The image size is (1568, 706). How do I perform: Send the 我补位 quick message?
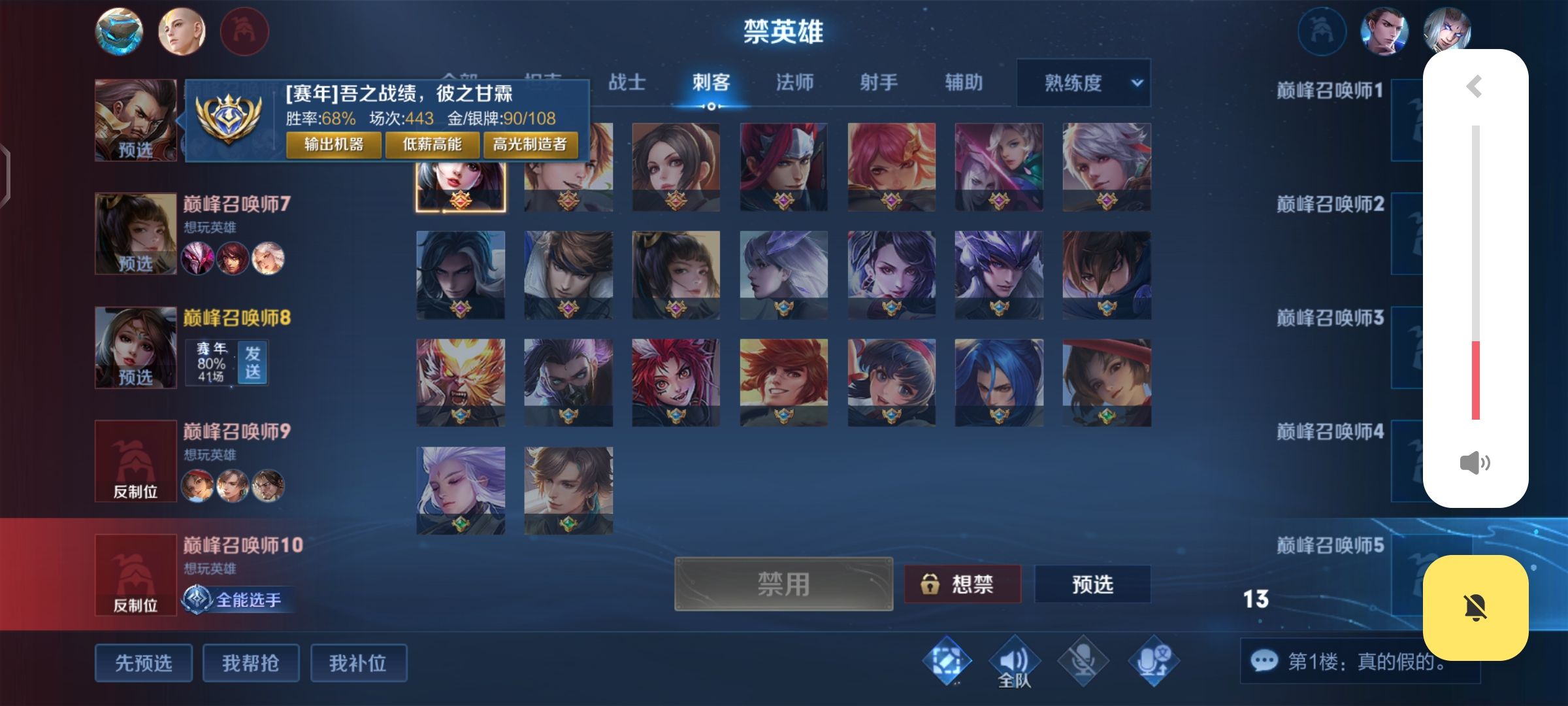point(358,663)
